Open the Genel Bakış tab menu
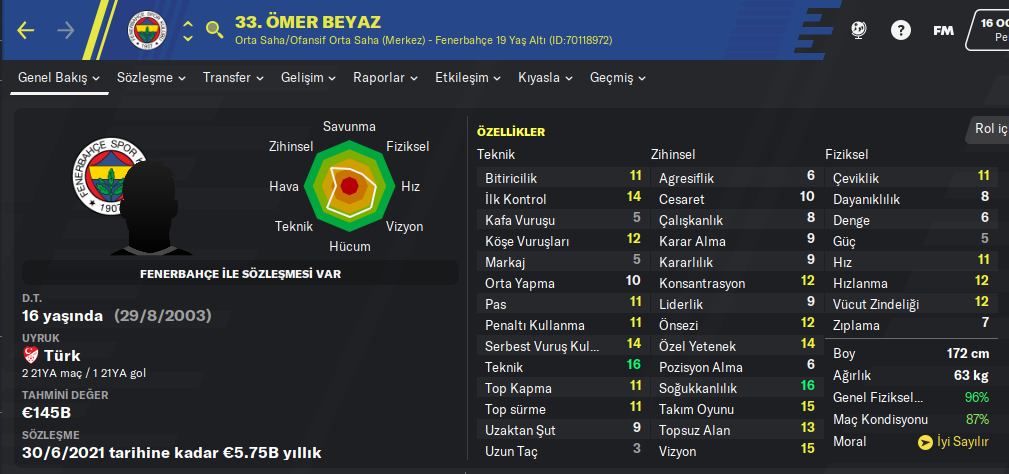This screenshot has width=1009, height=474. coord(60,77)
